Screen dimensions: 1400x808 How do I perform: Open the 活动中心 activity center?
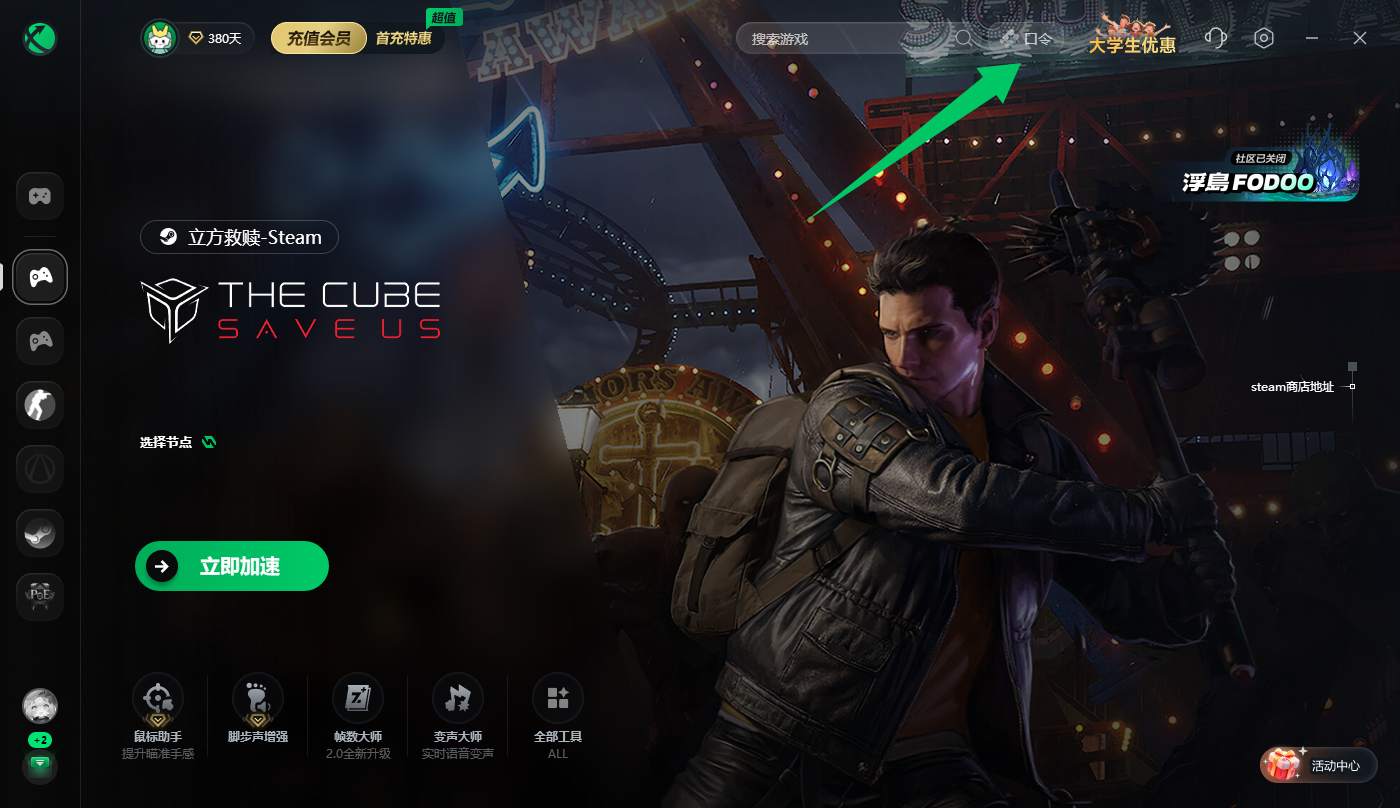tap(1319, 766)
